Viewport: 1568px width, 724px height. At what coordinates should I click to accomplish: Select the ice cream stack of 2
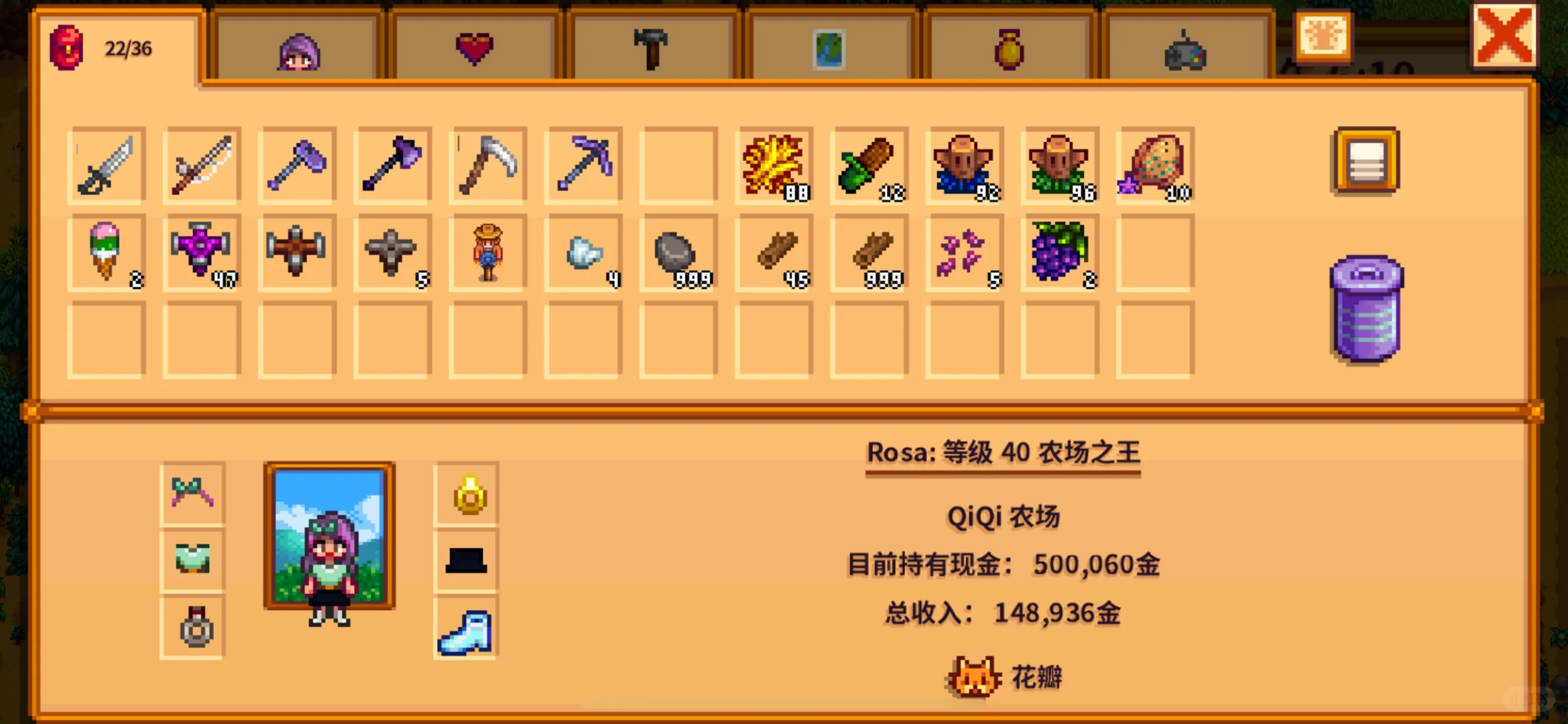[106, 255]
